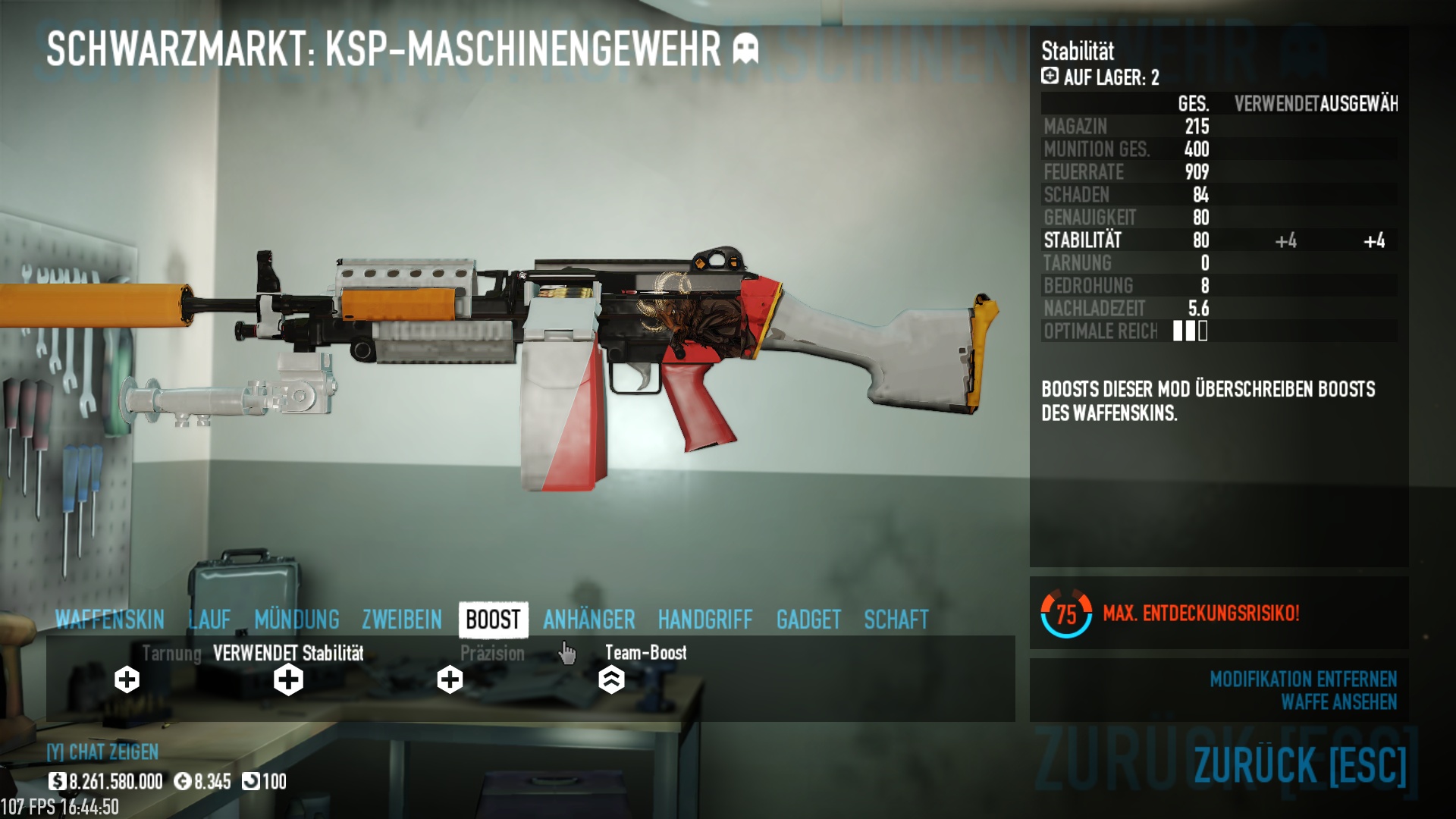Select the Tarnung boost mod

pos(127,679)
